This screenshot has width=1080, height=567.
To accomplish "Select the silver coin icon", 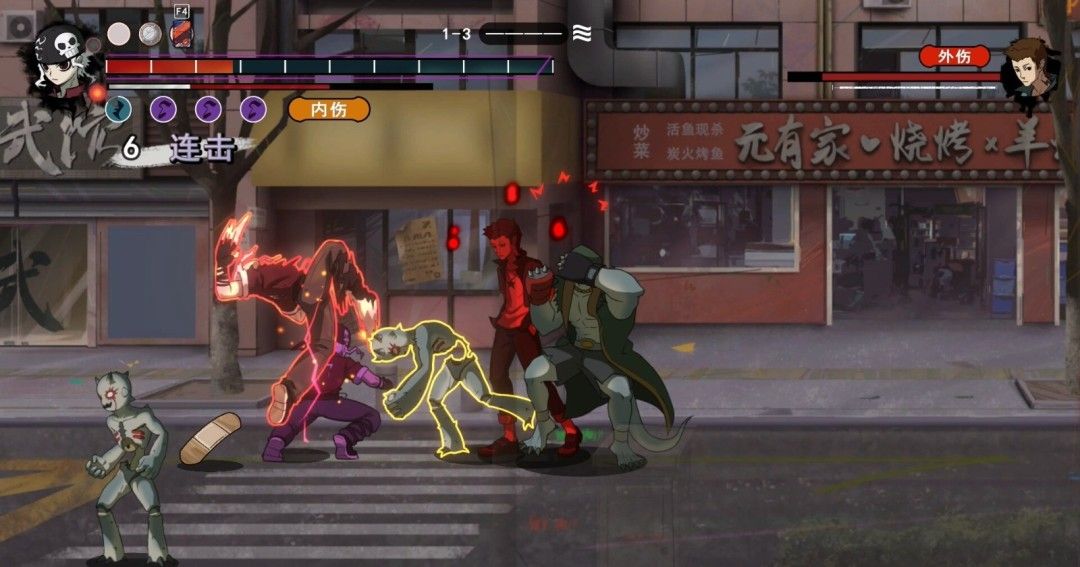I will click(150, 34).
